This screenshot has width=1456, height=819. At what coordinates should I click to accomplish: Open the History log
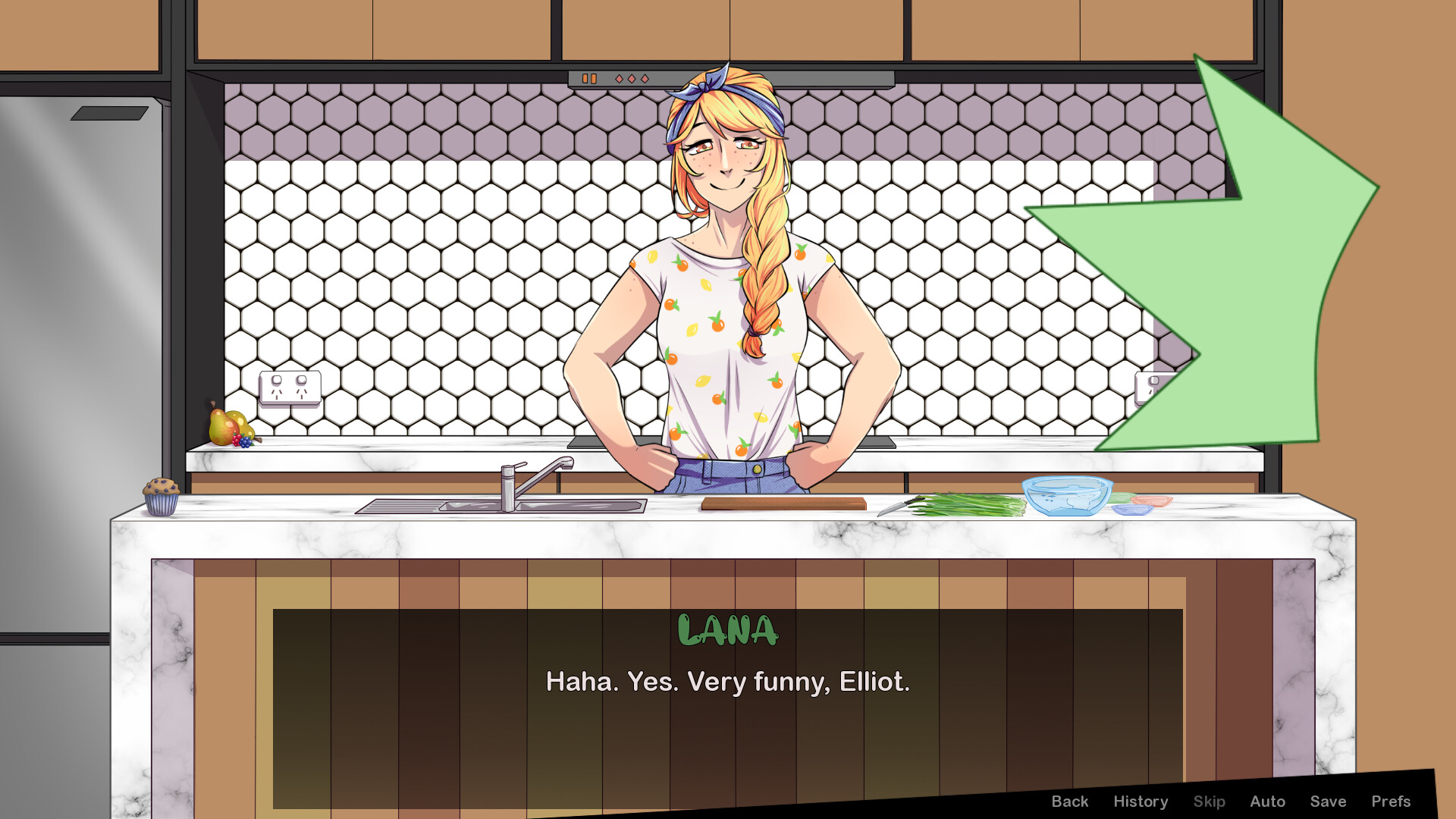click(x=1141, y=801)
